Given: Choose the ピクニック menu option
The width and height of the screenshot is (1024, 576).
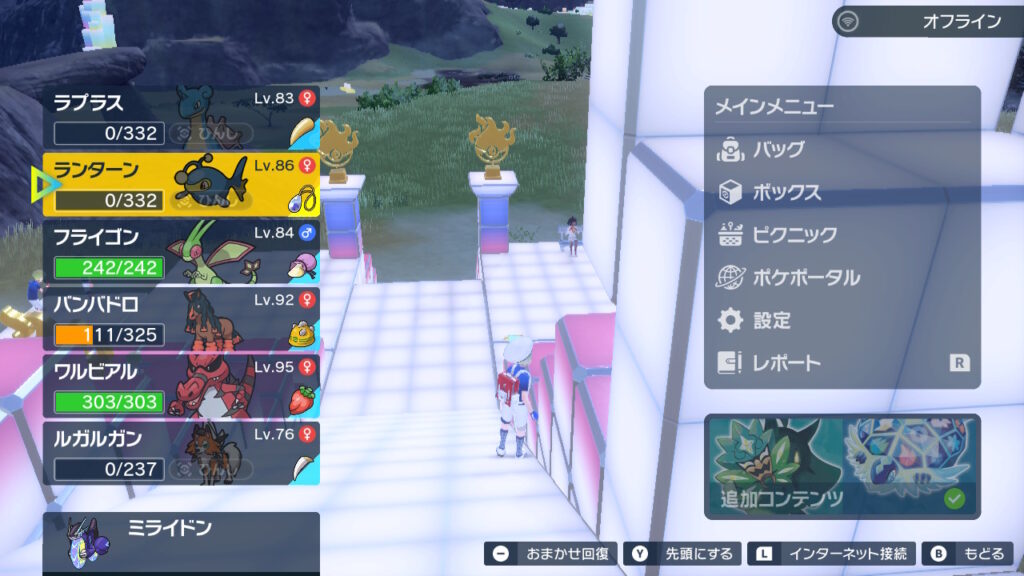Looking at the screenshot, I should [x=792, y=236].
